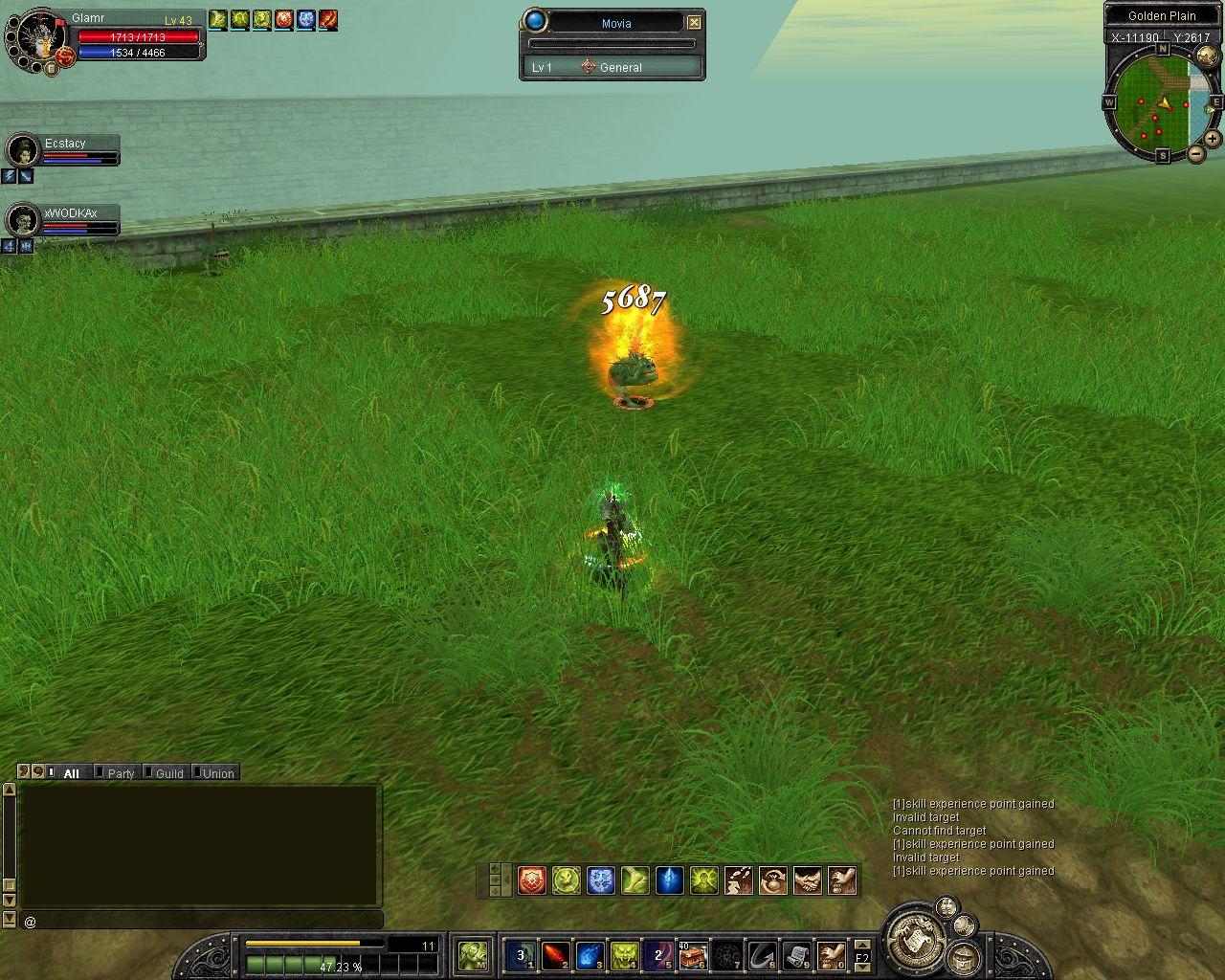Zoom in the minimap
Viewport: 1225px width, 980px height.
1213,139
